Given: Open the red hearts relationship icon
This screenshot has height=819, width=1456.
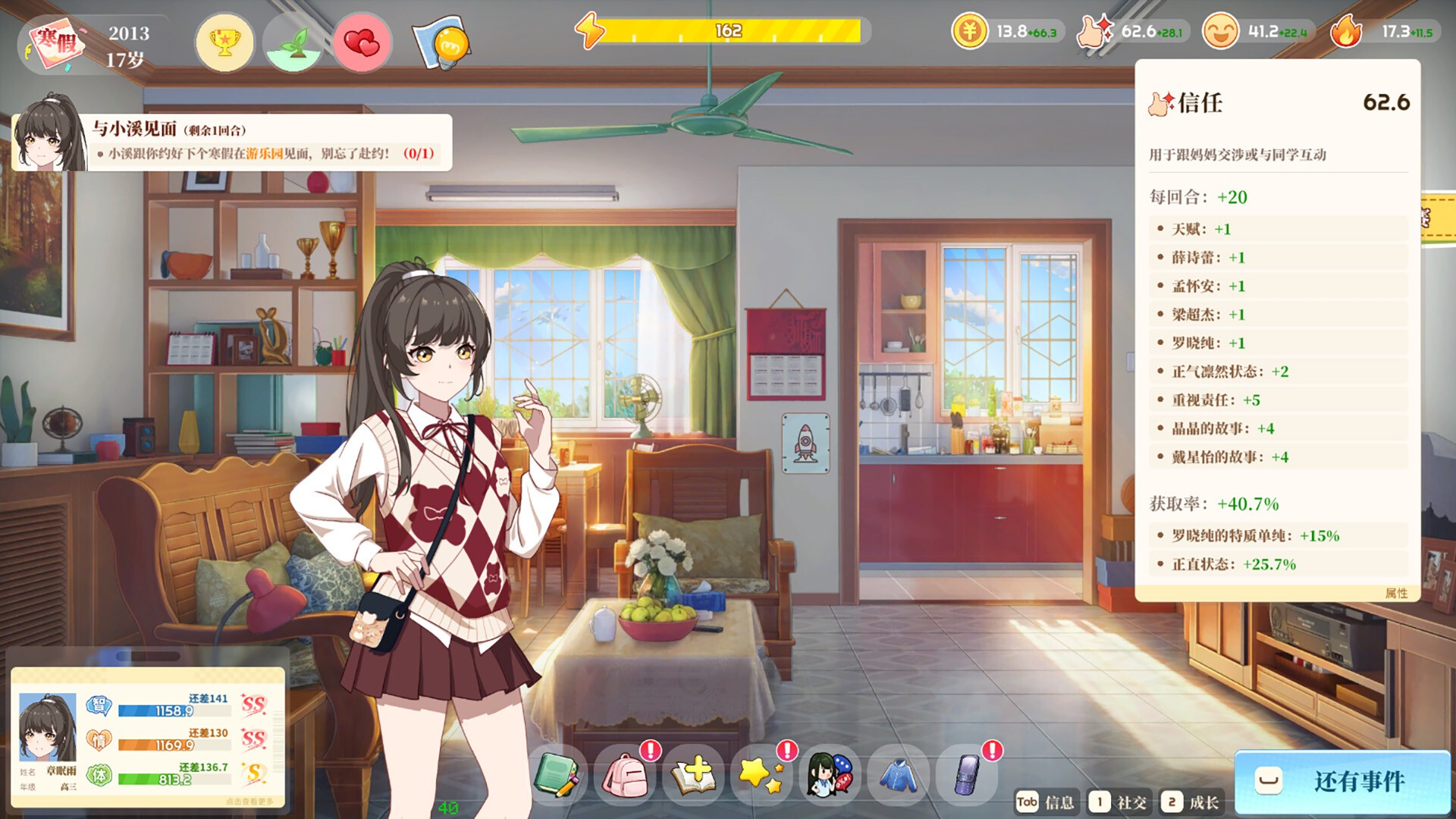Looking at the screenshot, I should click(362, 42).
